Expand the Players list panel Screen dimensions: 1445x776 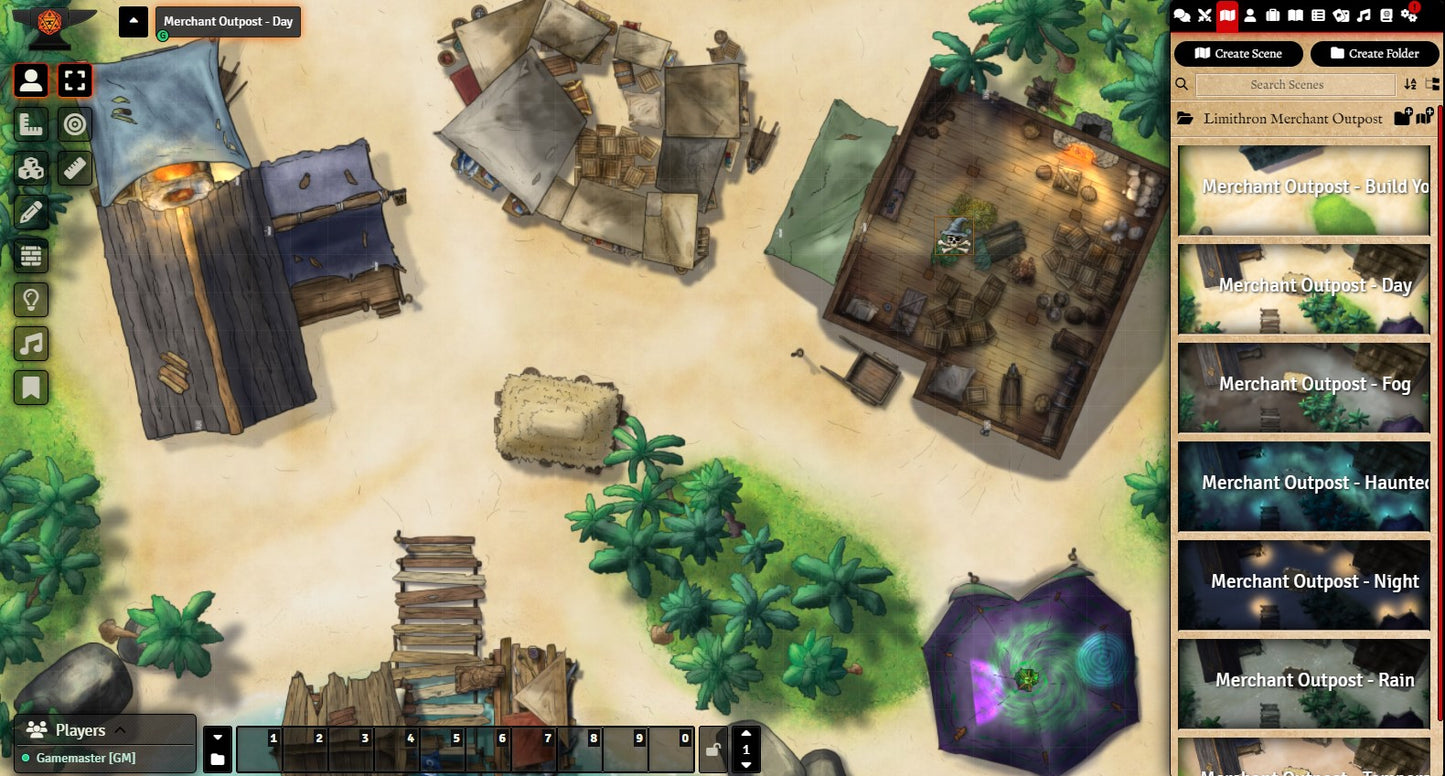[x=120, y=730]
